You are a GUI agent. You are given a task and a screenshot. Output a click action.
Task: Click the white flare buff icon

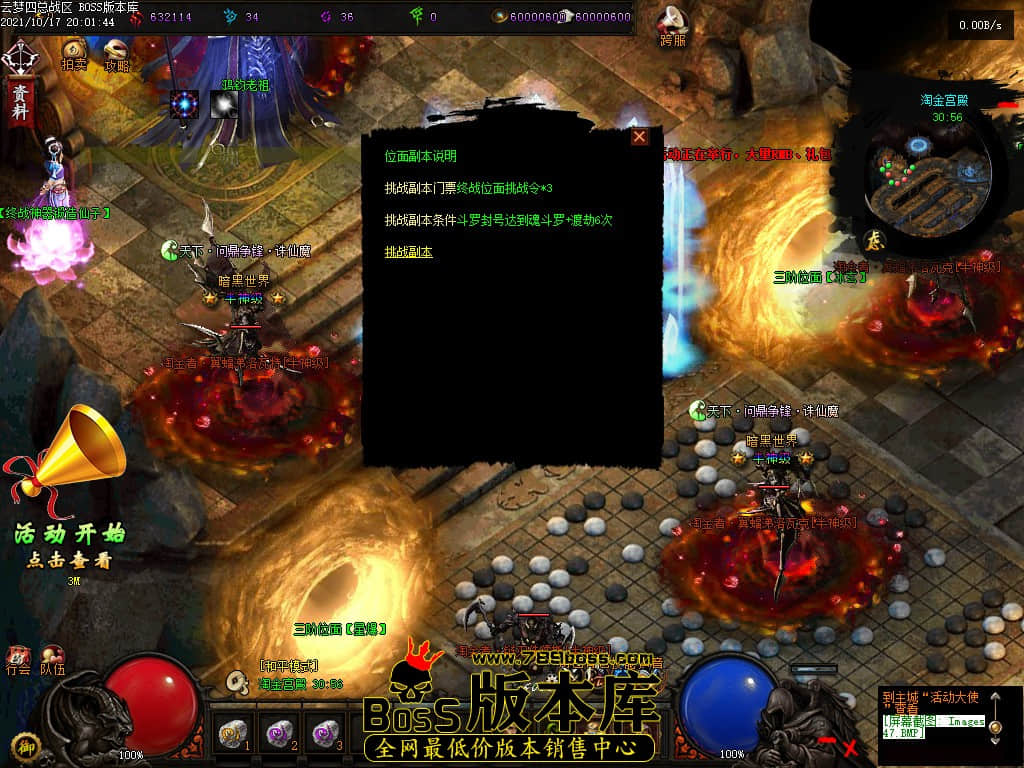224,103
